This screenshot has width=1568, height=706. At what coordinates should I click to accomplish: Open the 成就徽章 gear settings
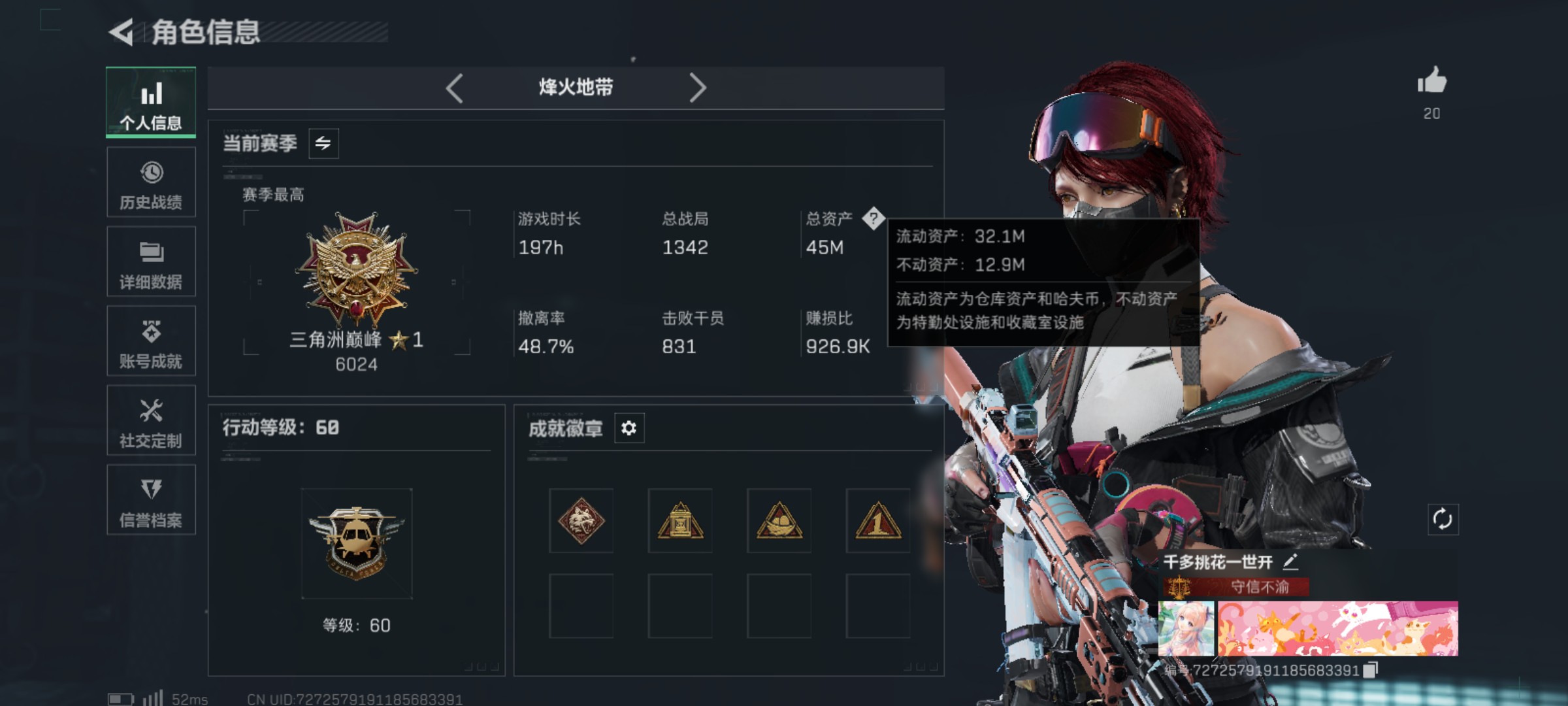629,428
